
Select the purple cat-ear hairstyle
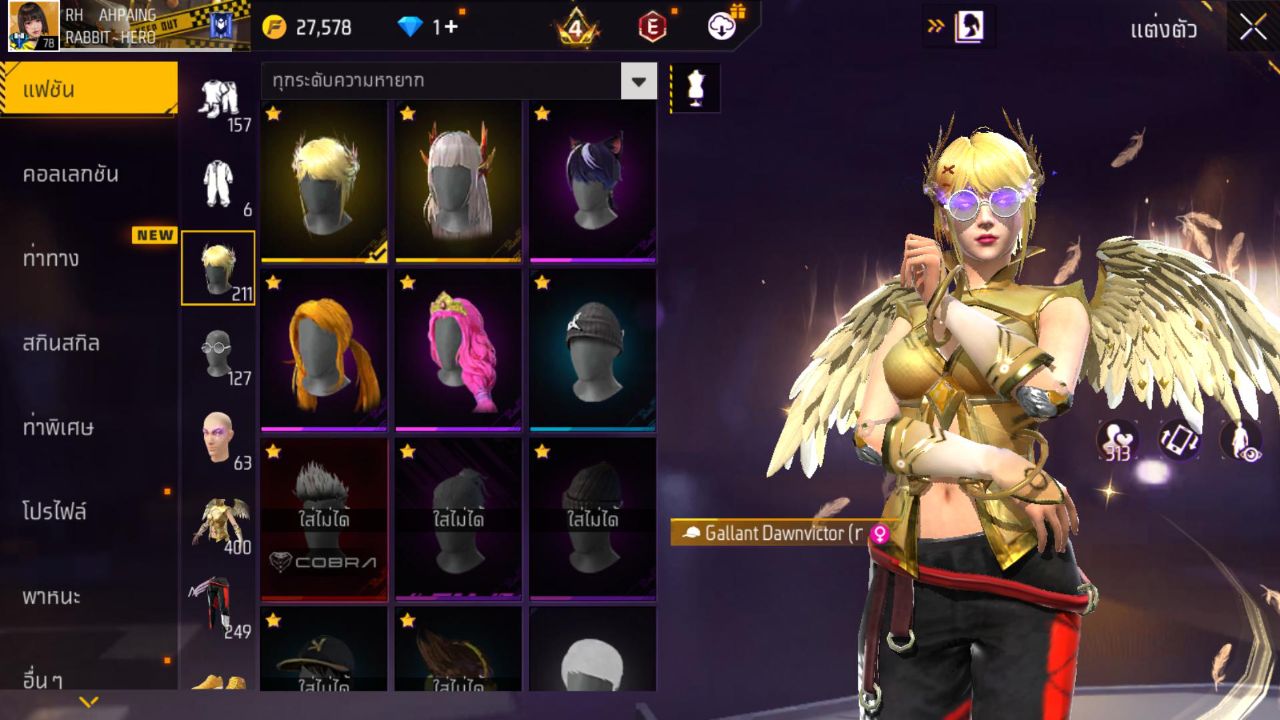click(x=592, y=181)
